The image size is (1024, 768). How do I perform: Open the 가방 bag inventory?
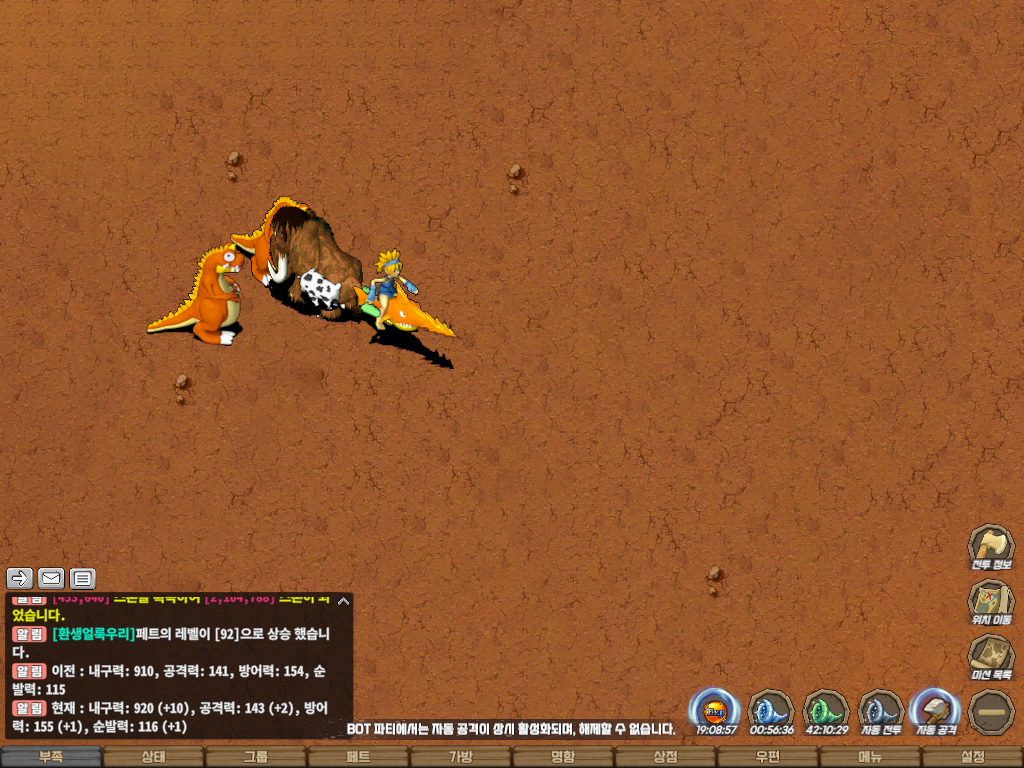(460, 757)
